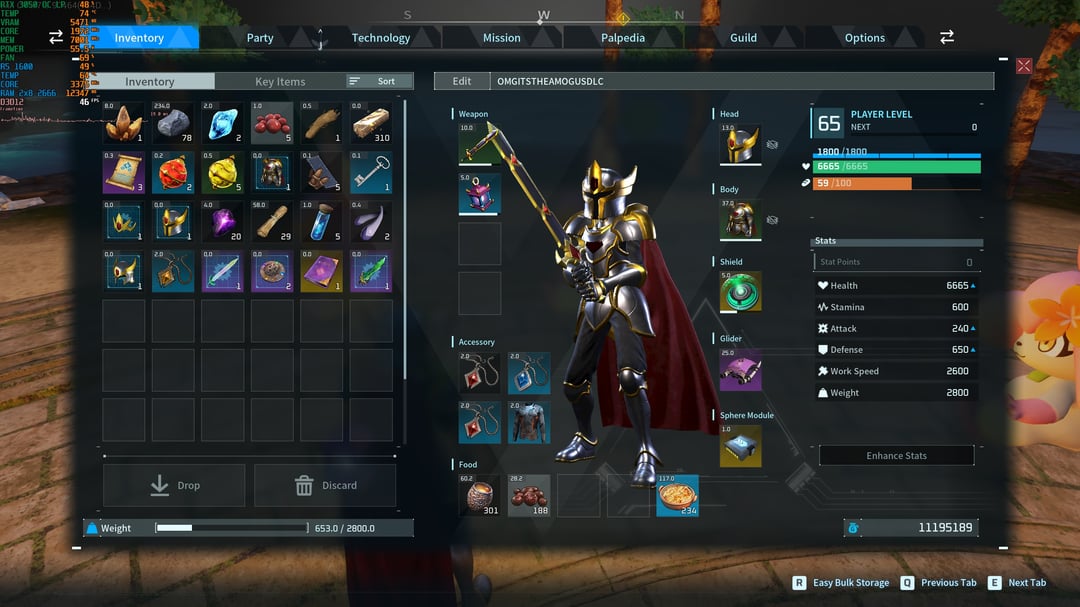1080x607 pixels.
Task: Close the inventory window
Action: pos(1024,66)
